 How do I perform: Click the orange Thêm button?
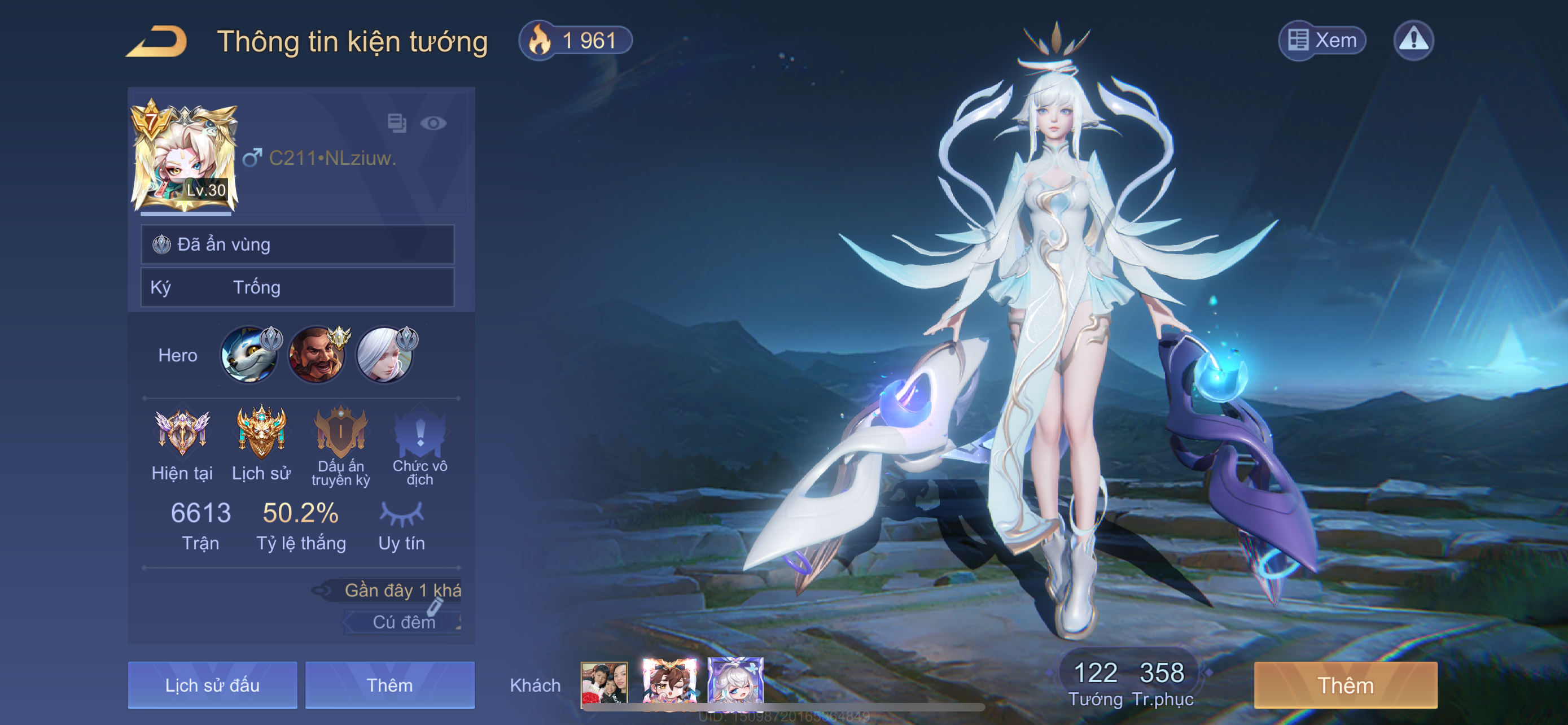(1345, 685)
